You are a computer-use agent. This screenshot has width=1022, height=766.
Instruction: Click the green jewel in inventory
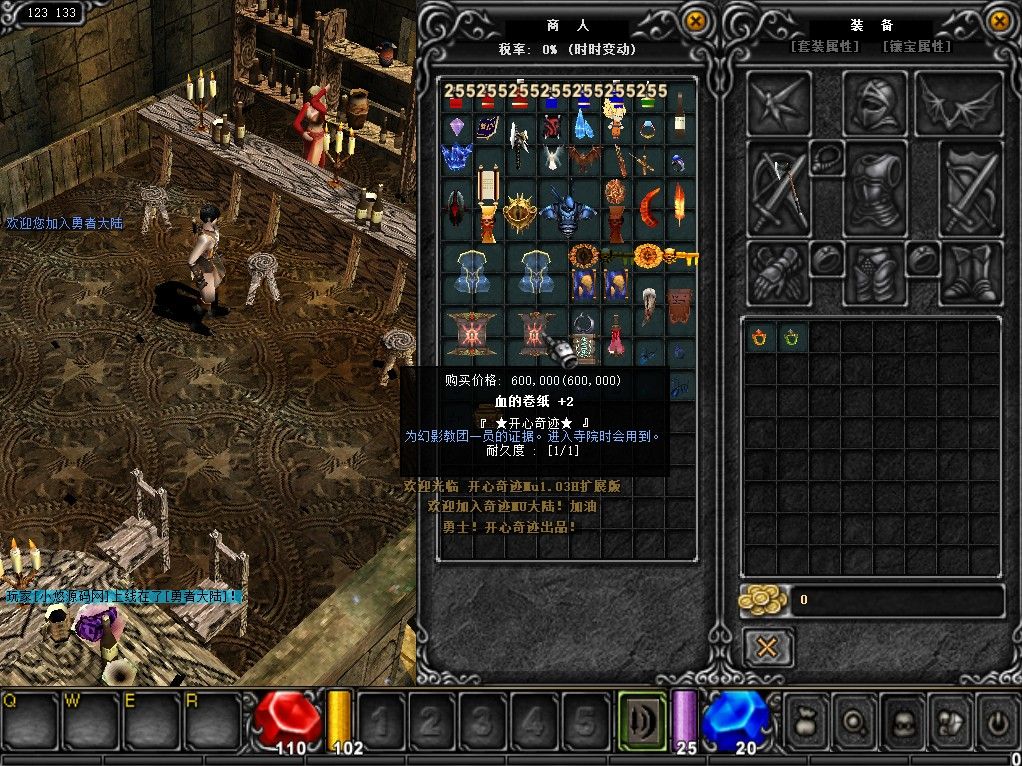click(791, 337)
